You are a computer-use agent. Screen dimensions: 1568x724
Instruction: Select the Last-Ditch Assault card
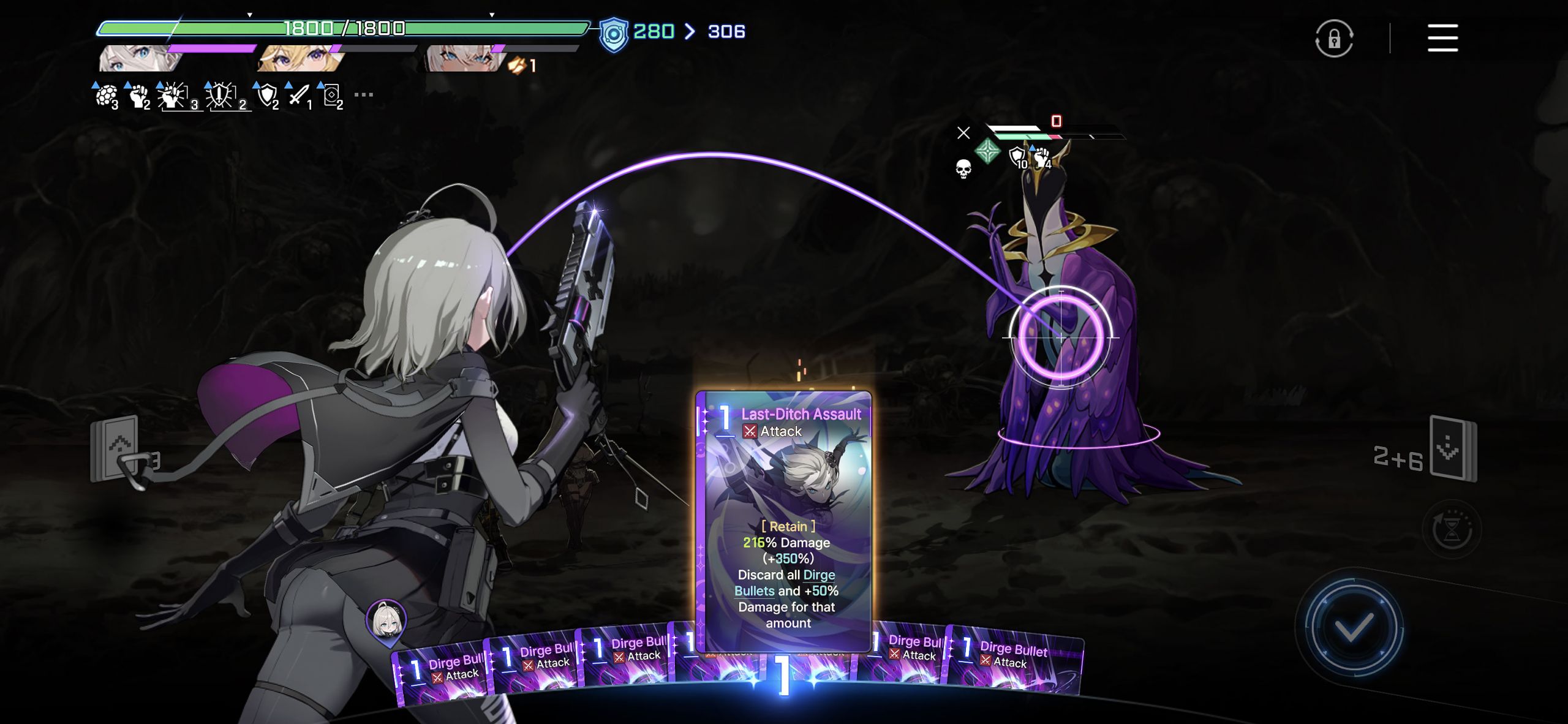[x=784, y=521]
